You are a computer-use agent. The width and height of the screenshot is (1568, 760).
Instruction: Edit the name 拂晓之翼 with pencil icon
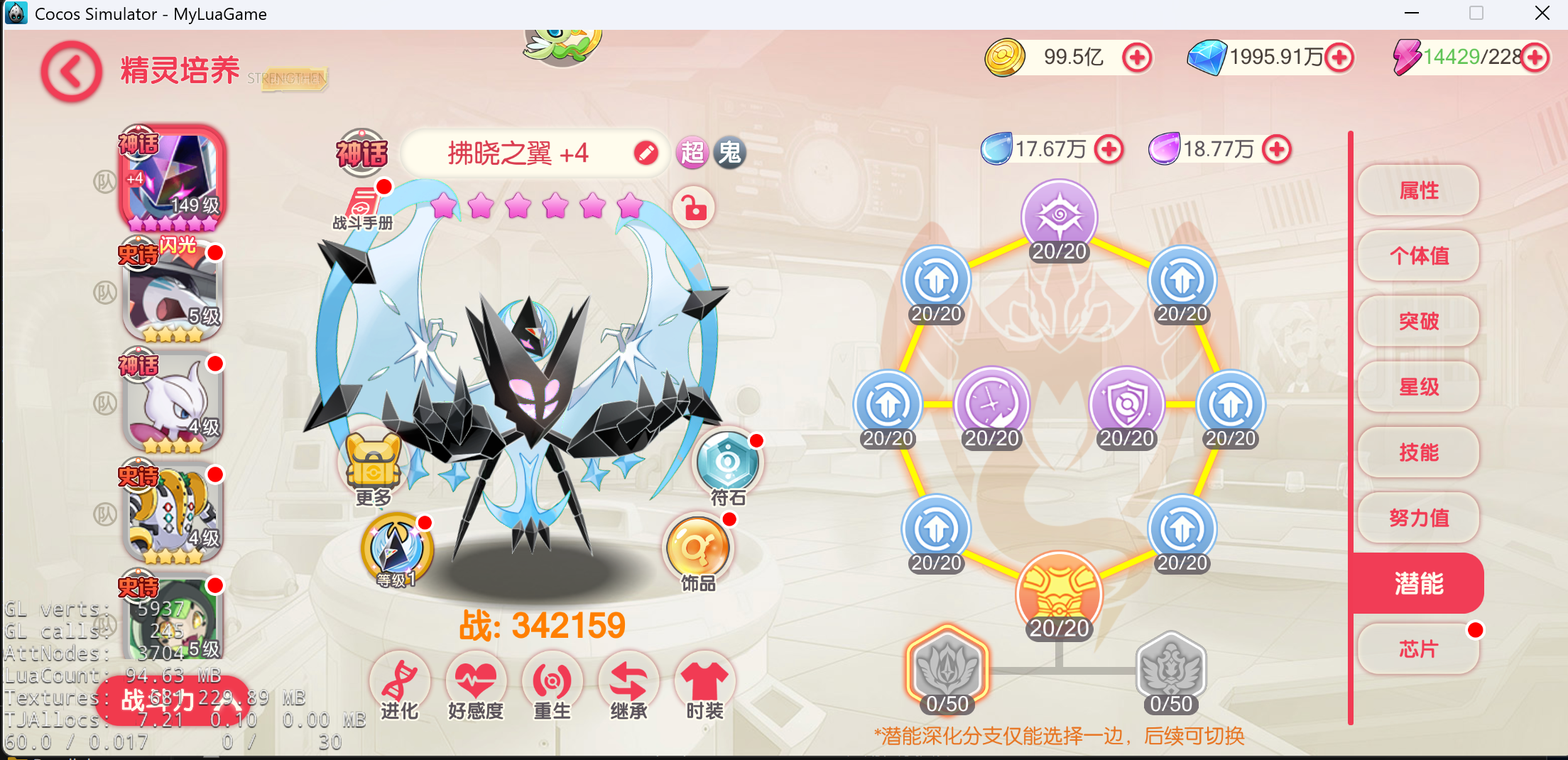(645, 153)
